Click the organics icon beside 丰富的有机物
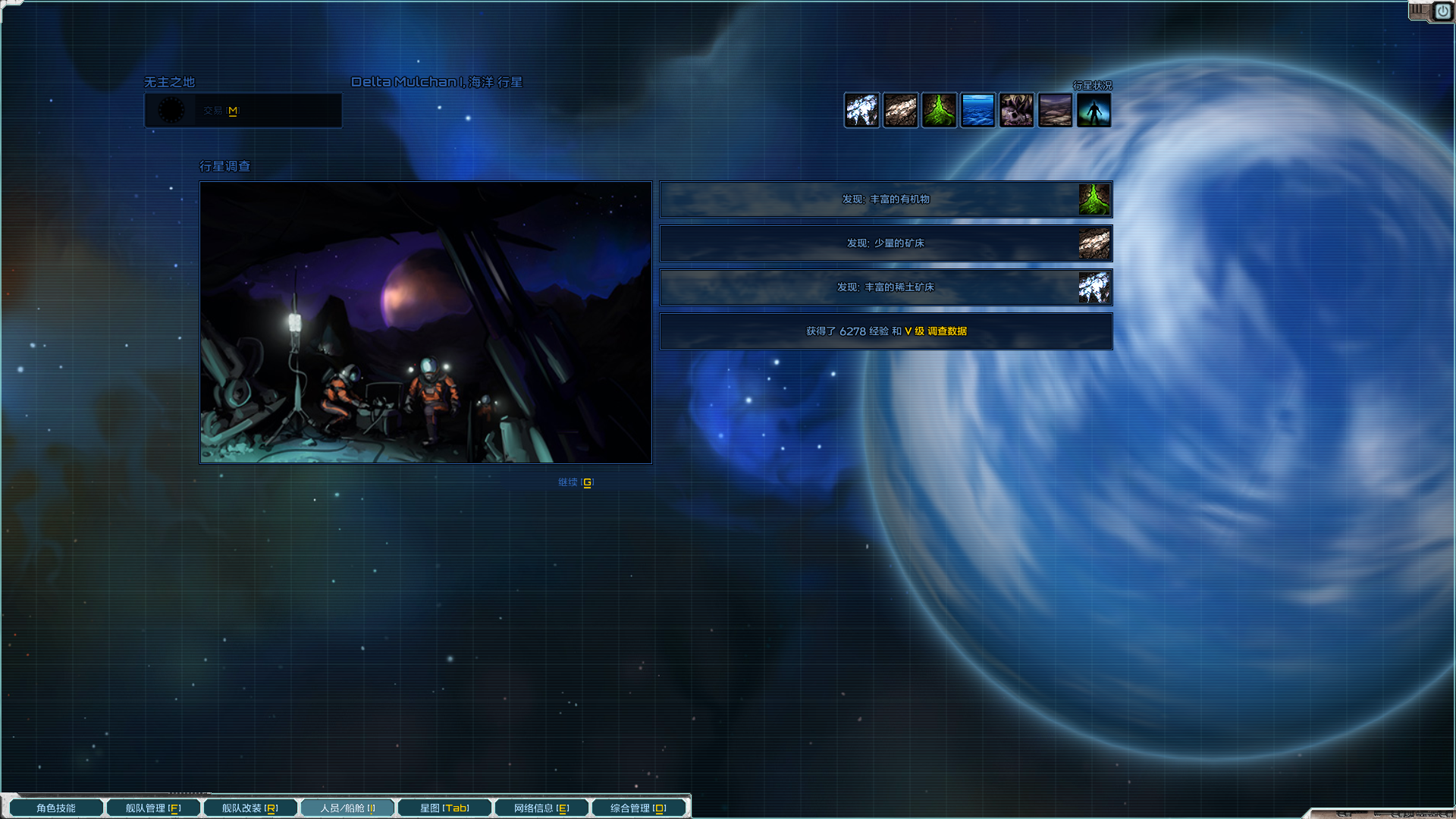This screenshot has height=819, width=1456. coord(1094,199)
